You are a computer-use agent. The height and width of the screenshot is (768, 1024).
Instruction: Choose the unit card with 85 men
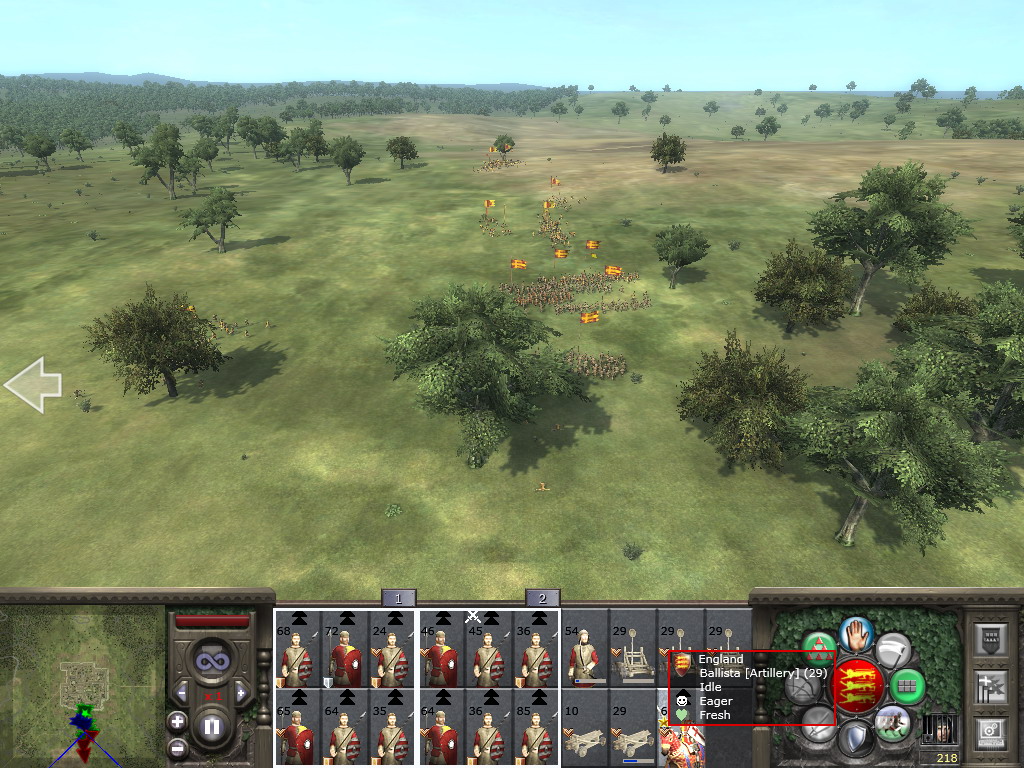[536, 727]
